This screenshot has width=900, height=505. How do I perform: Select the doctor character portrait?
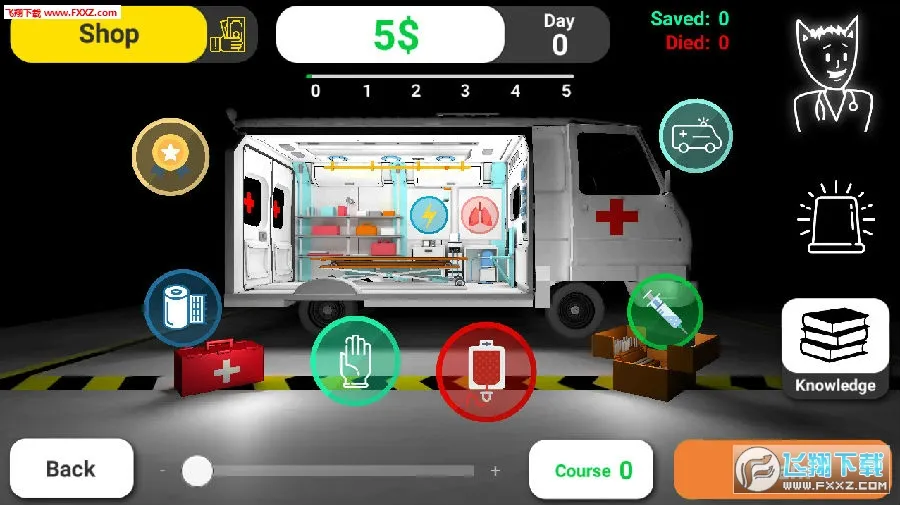pos(834,75)
